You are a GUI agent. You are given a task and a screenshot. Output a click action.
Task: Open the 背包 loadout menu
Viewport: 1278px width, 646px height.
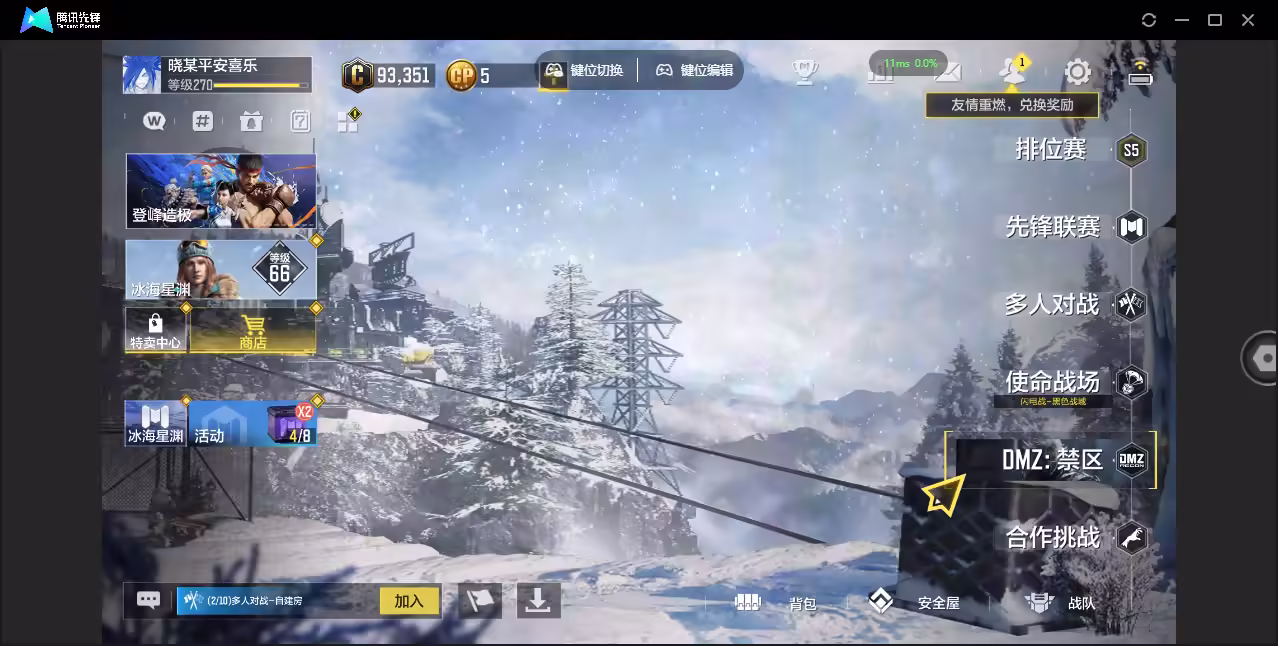(x=776, y=603)
